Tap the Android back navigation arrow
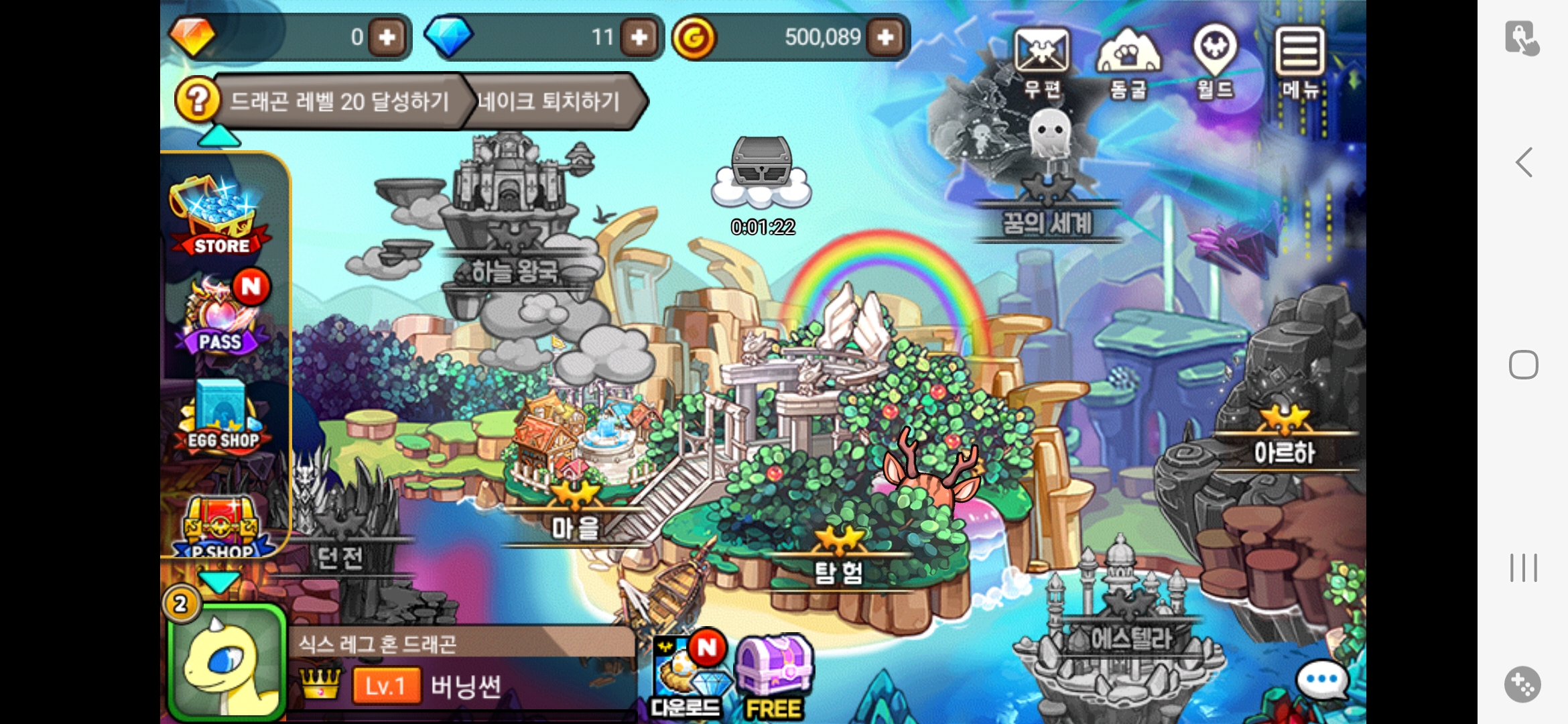The width and height of the screenshot is (1568, 724). (x=1524, y=162)
